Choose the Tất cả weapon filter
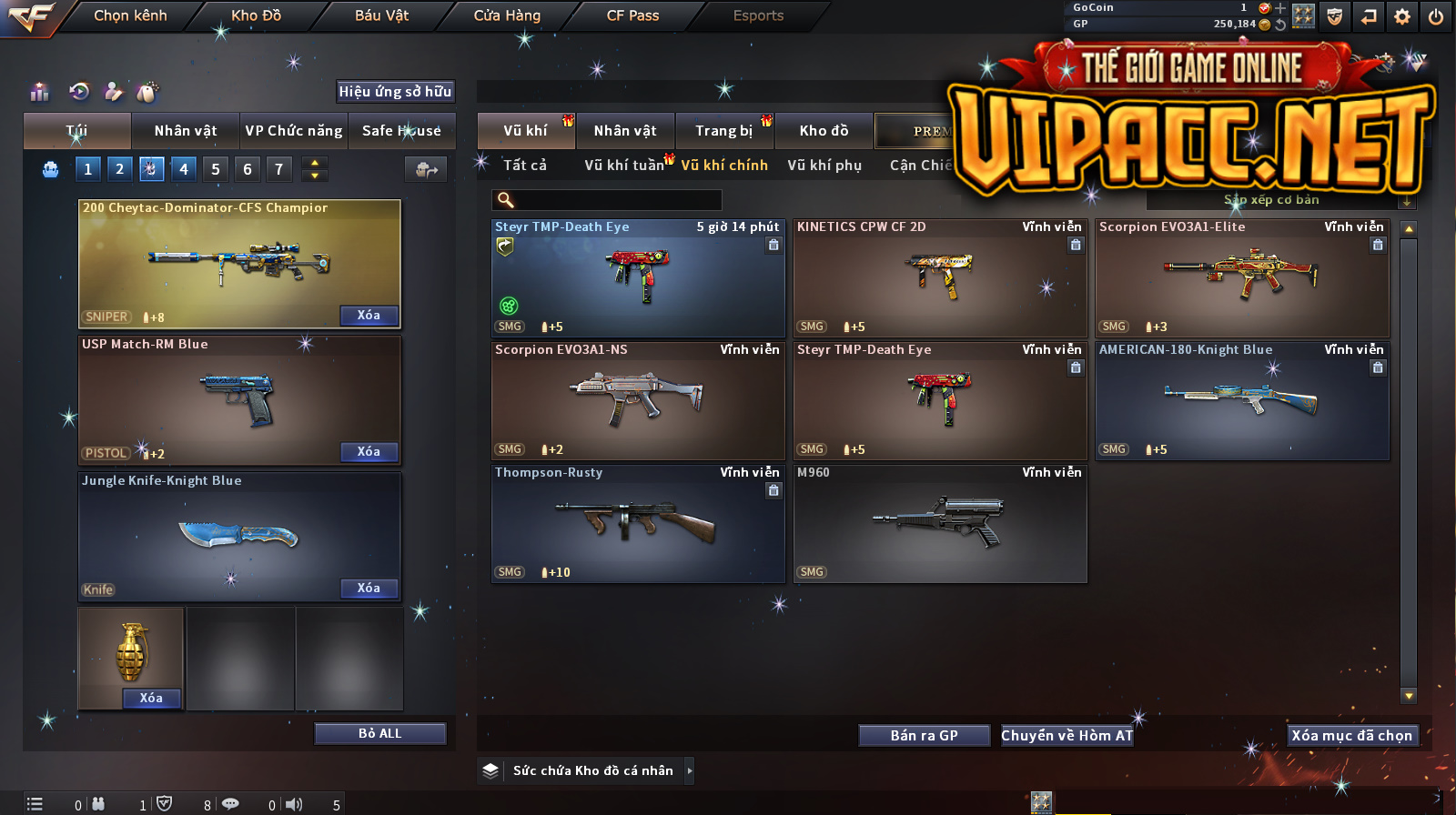Viewport: 1456px width, 815px height. point(525,166)
